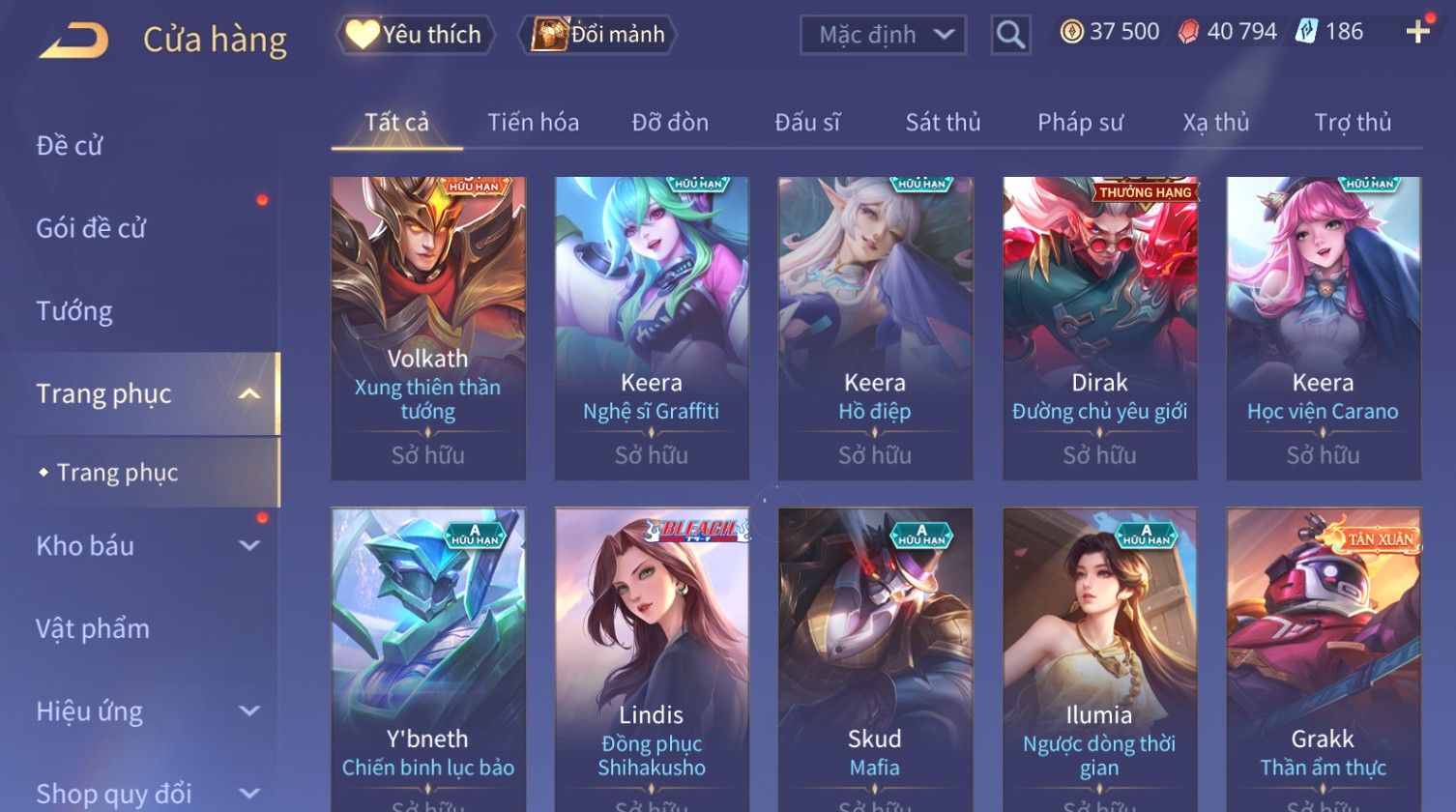The height and width of the screenshot is (812, 1456).
Task: Expand the Kho báu menu
Action: point(145,546)
